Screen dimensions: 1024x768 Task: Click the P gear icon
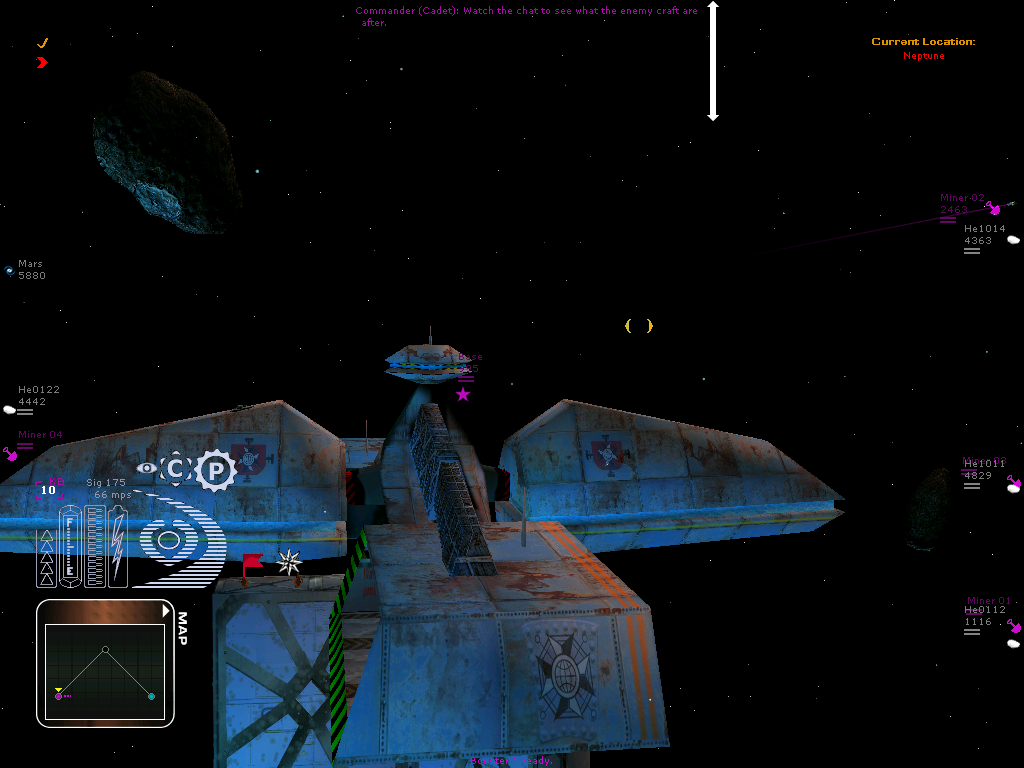pyautogui.click(x=215, y=470)
